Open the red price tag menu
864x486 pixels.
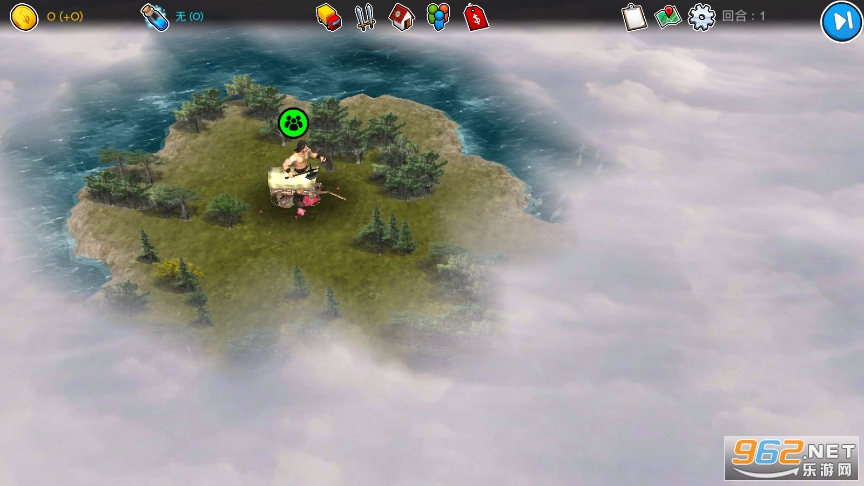pos(476,16)
